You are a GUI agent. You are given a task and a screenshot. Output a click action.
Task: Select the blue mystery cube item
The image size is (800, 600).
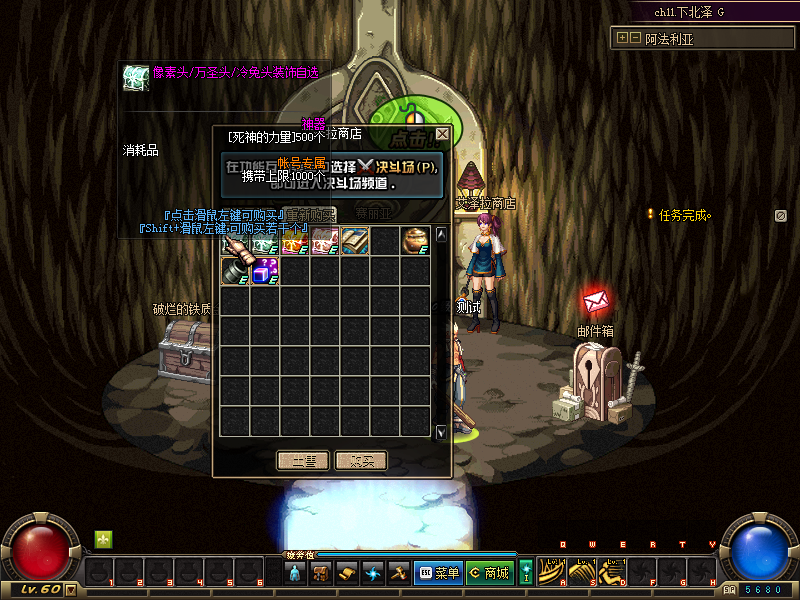tap(265, 271)
